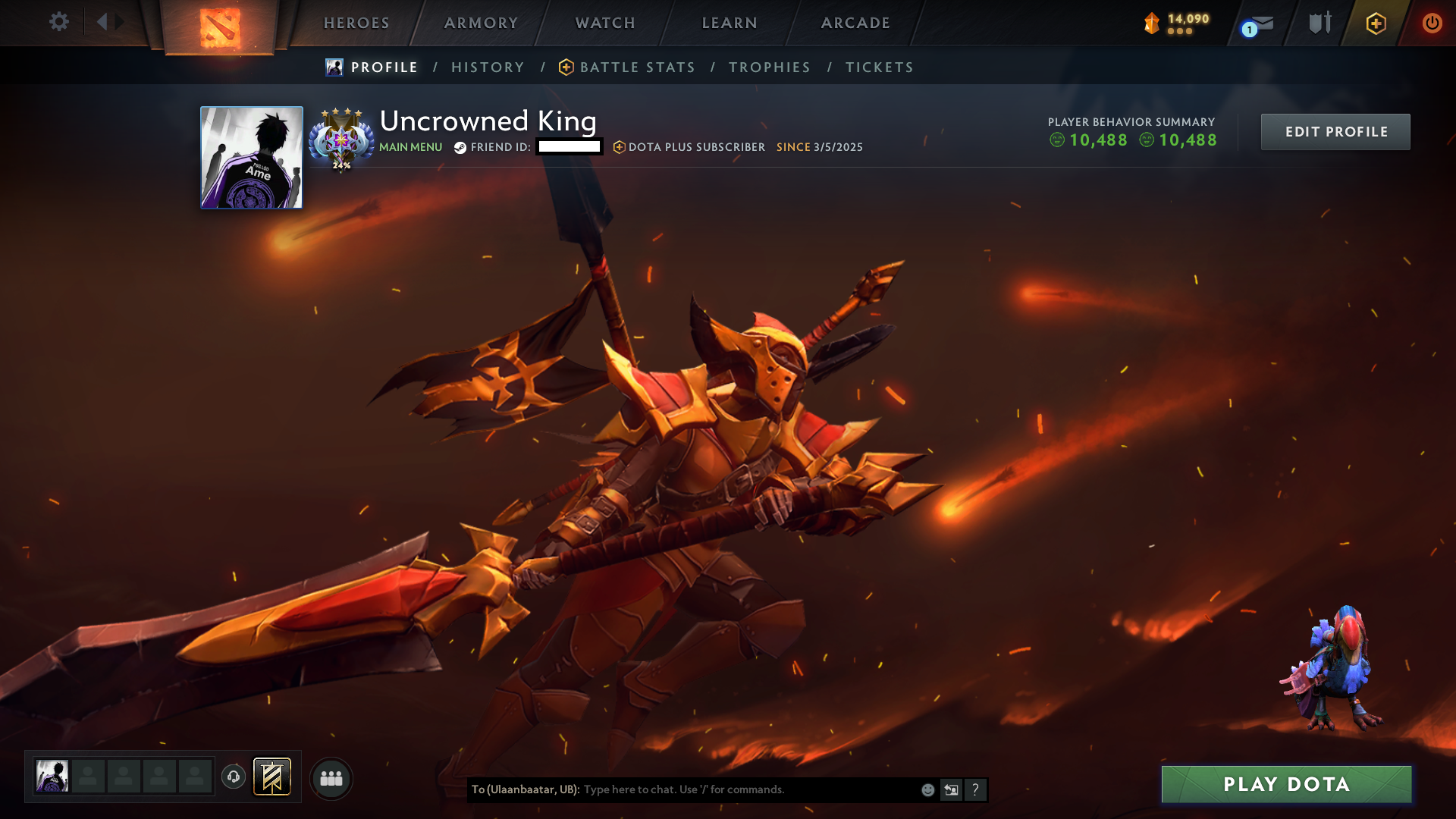Open the settings gear icon
The height and width of the screenshot is (819, 1456).
[59, 22]
